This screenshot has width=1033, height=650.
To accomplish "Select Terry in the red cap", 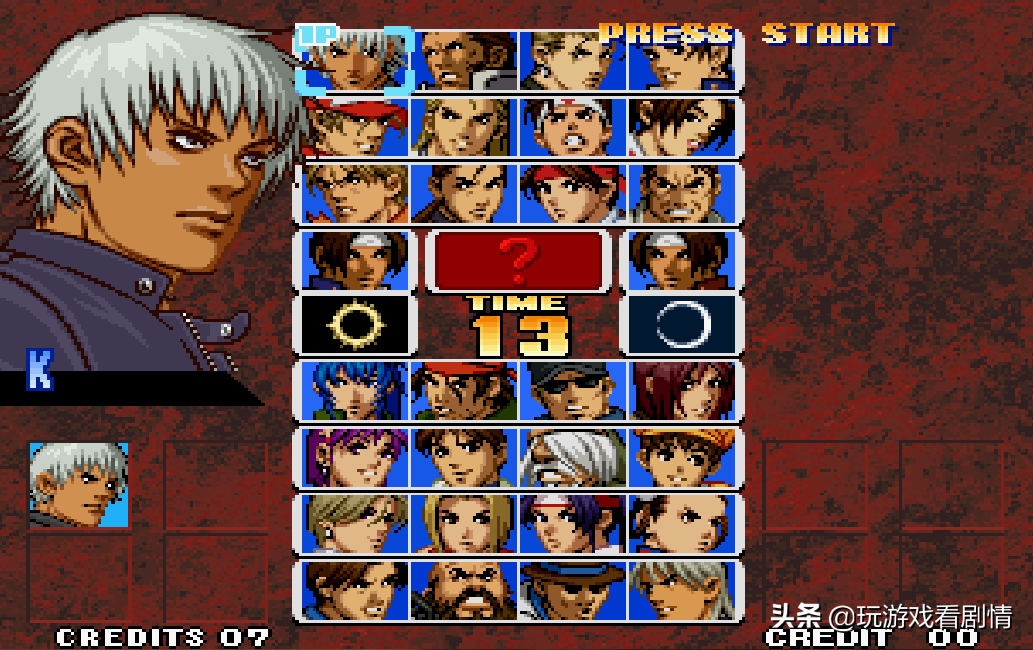I will pos(355,127).
